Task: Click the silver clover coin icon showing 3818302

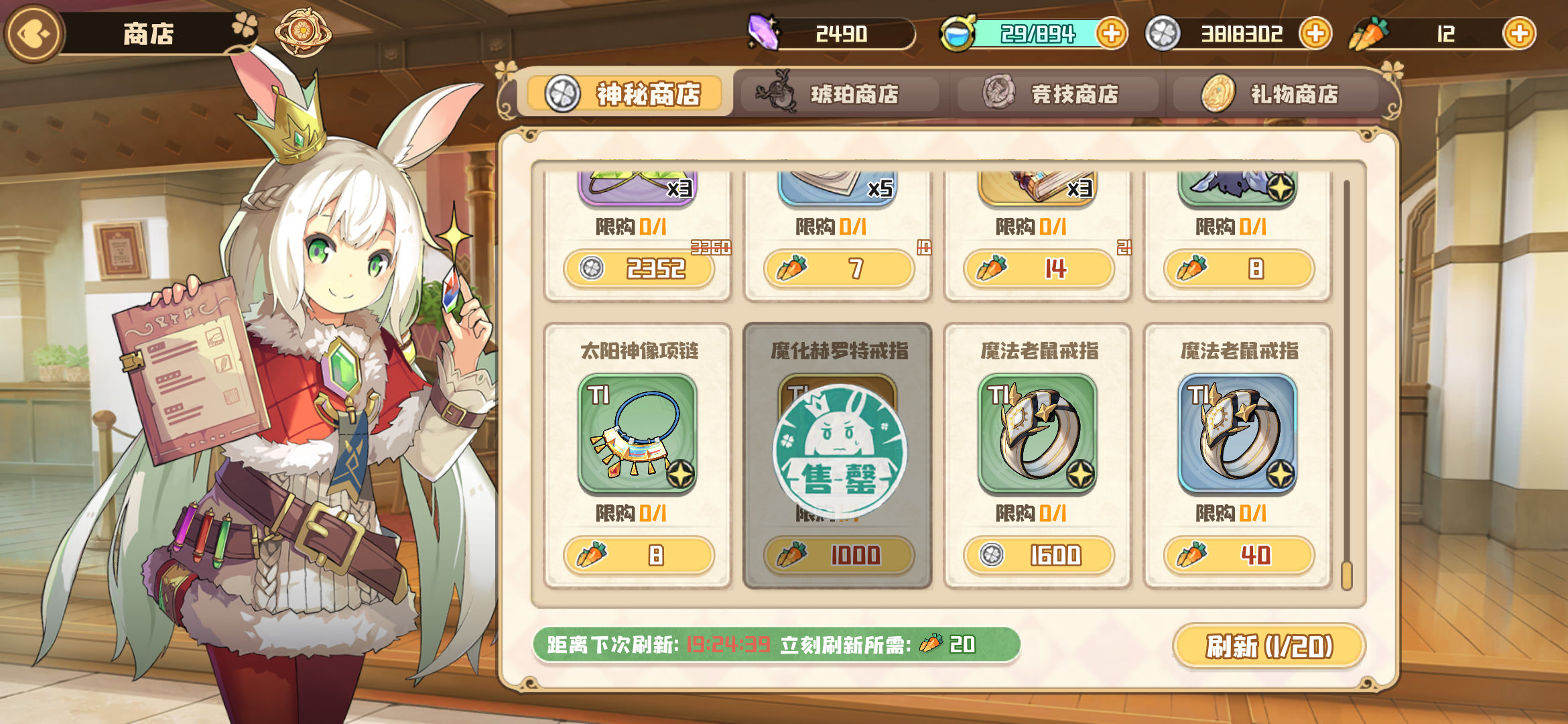Action: [1163, 32]
